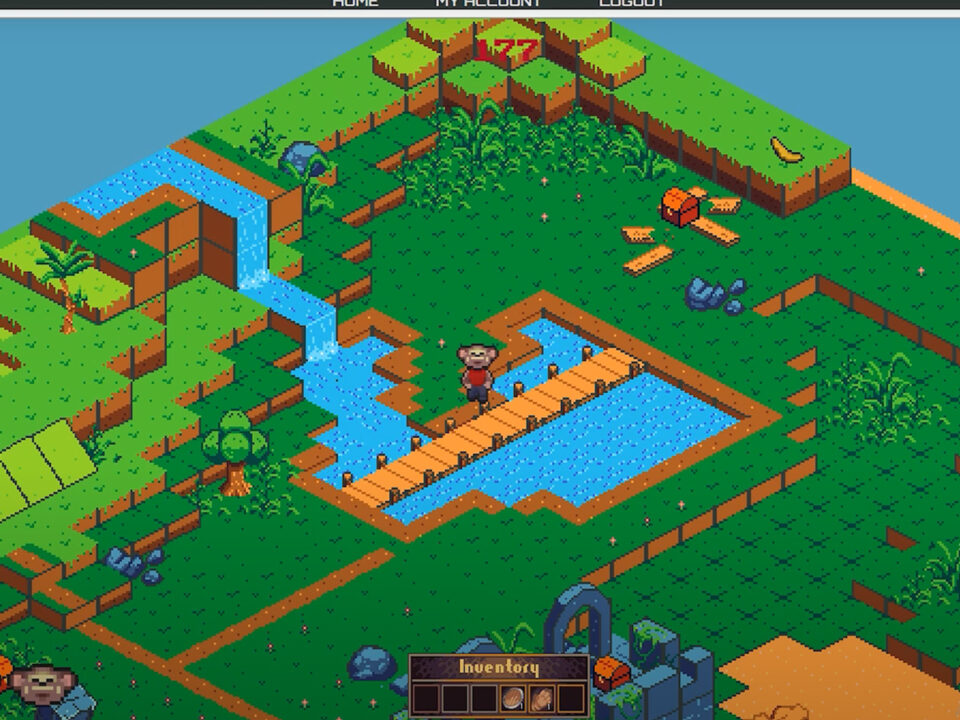The image size is (960, 720).
Task: Select the round brown item in the inventory
Action: pos(513,698)
